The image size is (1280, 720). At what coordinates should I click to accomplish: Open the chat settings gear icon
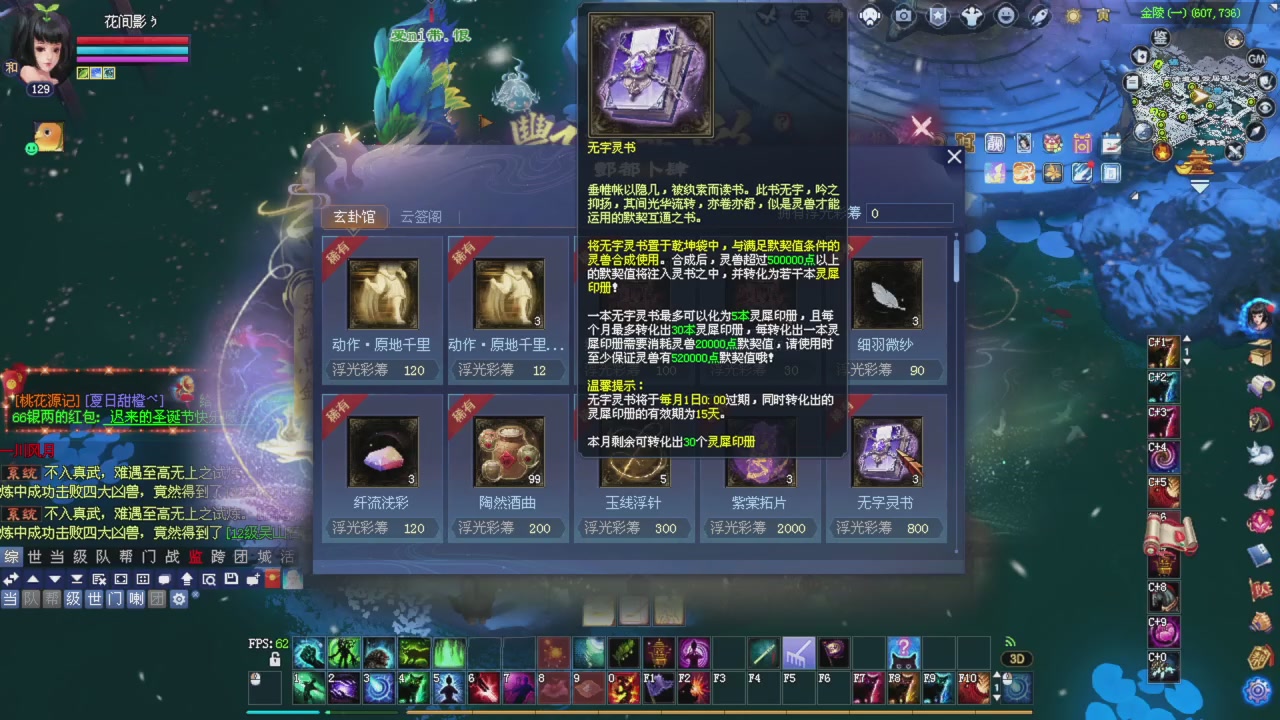click(x=179, y=598)
